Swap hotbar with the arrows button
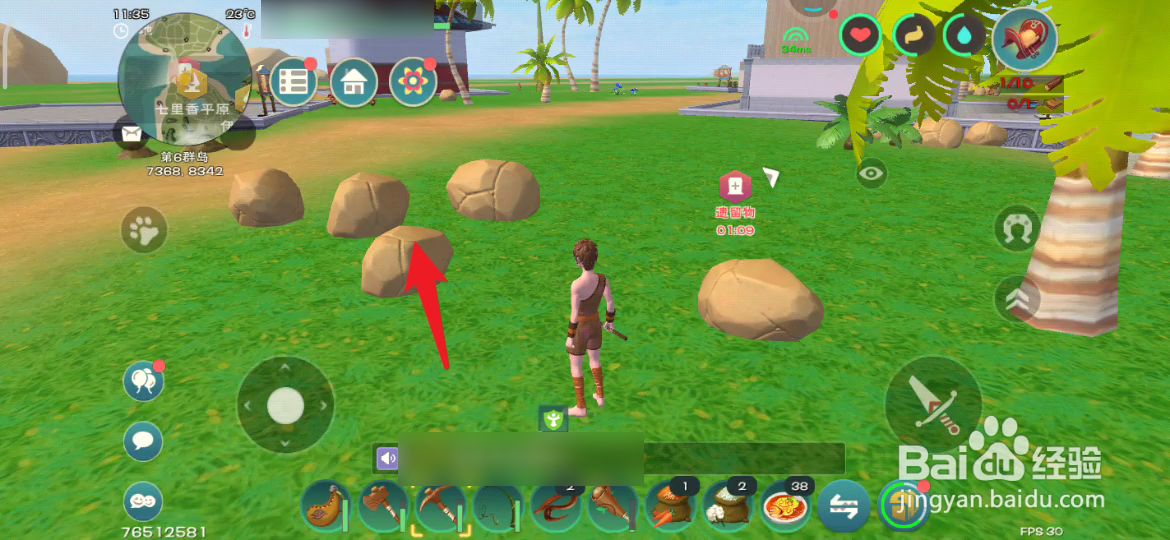1170x540 pixels. [x=843, y=506]
